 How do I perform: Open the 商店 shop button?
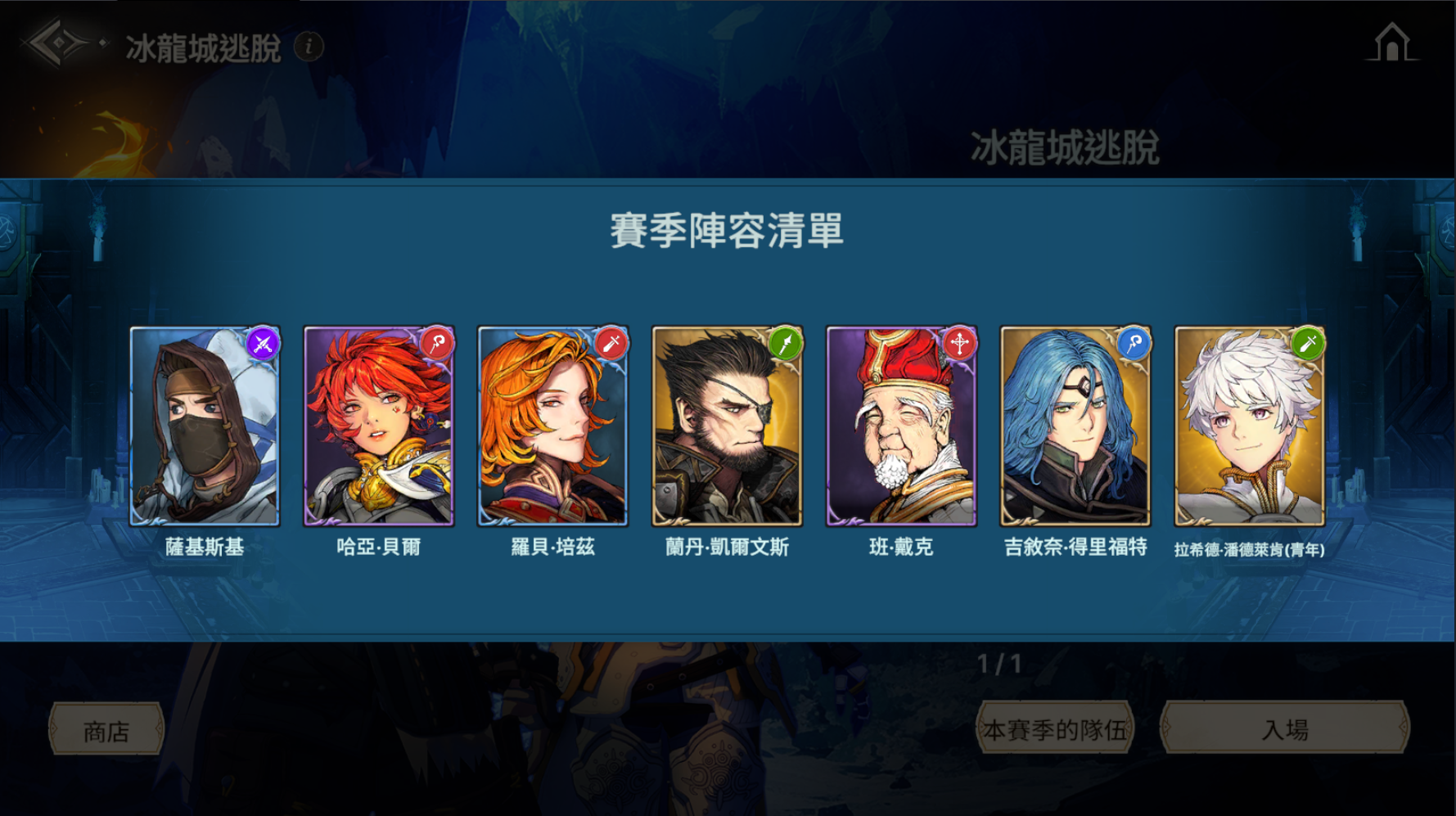tap(106, 730)
